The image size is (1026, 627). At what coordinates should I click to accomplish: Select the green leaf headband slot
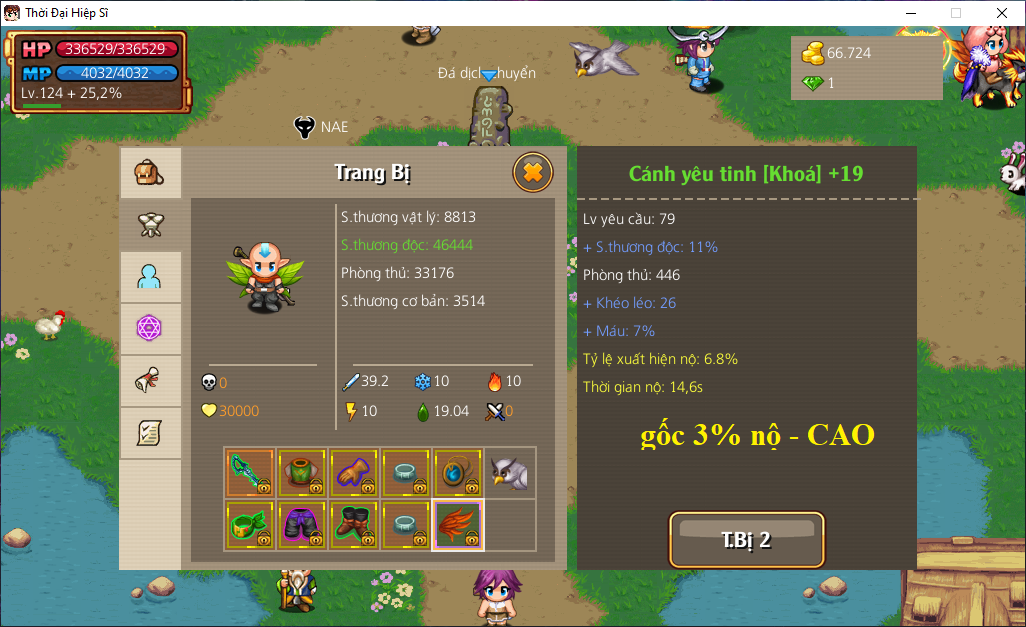250,525
